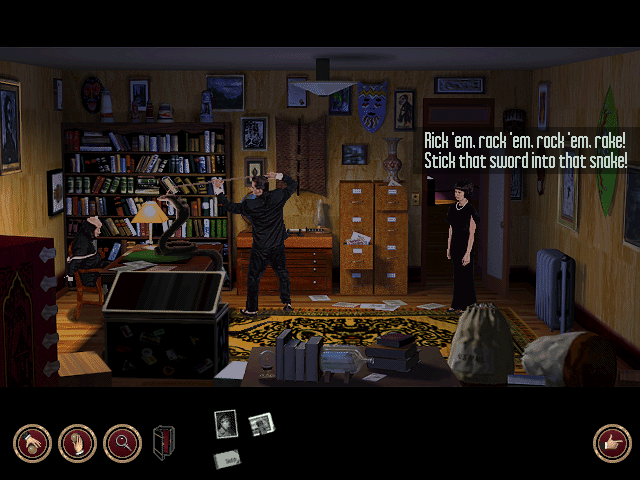Viewport: 640px width, 480px height.
Task: Select the gray ticket inventory item
Action: pyautogui.click(x=227, y=459)
